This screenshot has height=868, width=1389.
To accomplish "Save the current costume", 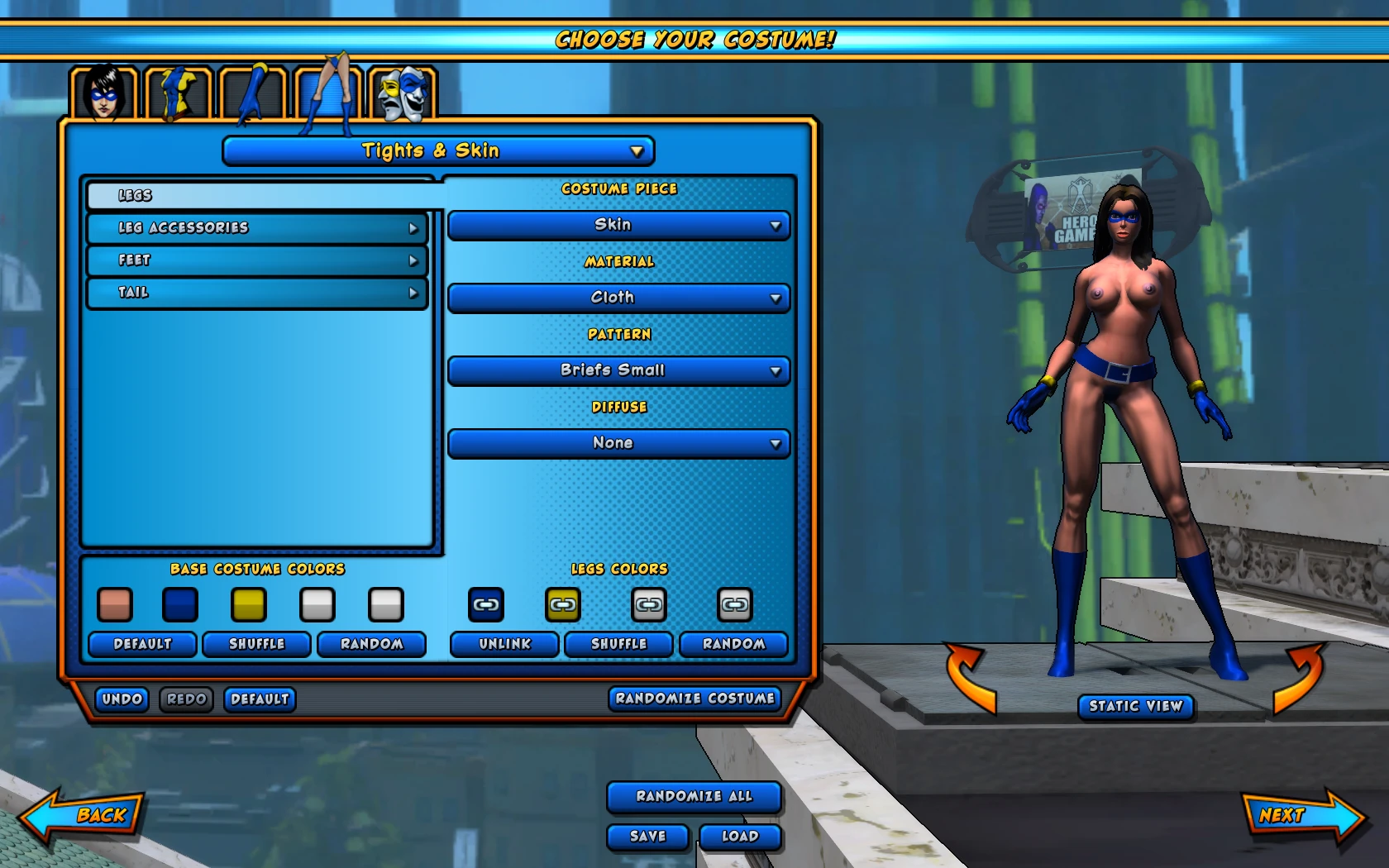I will click(647, 837).
